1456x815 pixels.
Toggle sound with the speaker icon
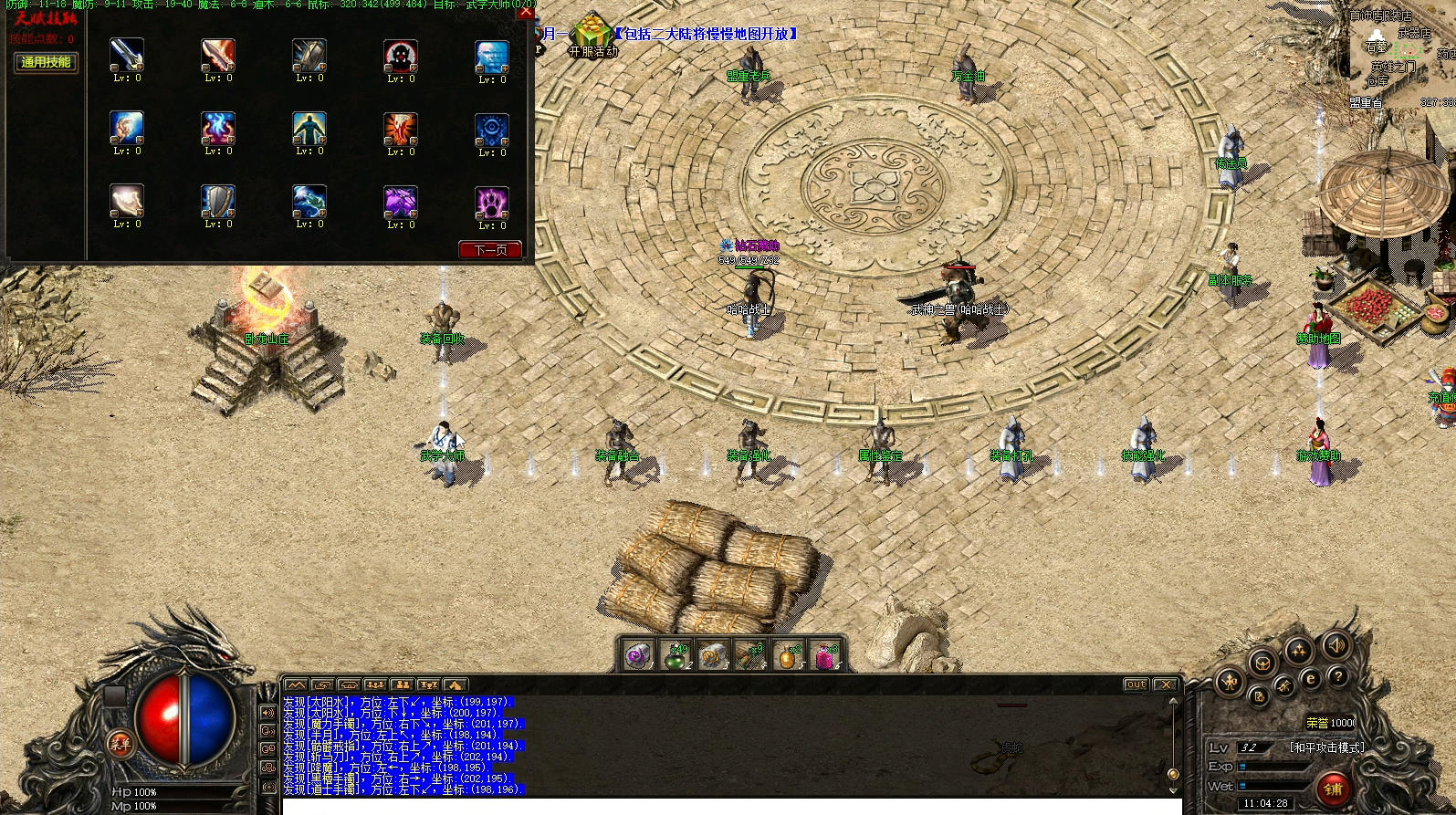coord(1335,645)
